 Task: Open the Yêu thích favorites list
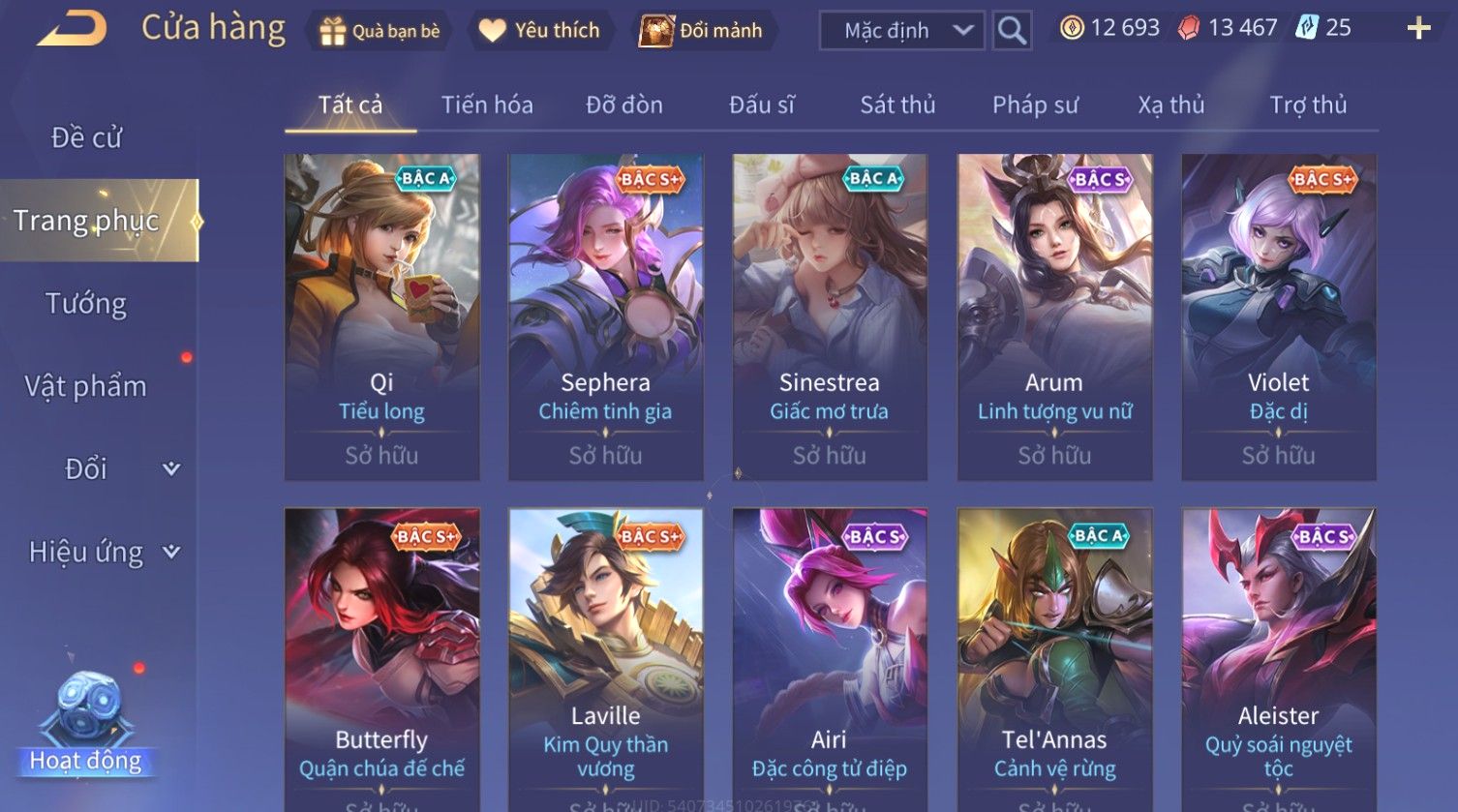pyautogui.click(x=539, y=31)
